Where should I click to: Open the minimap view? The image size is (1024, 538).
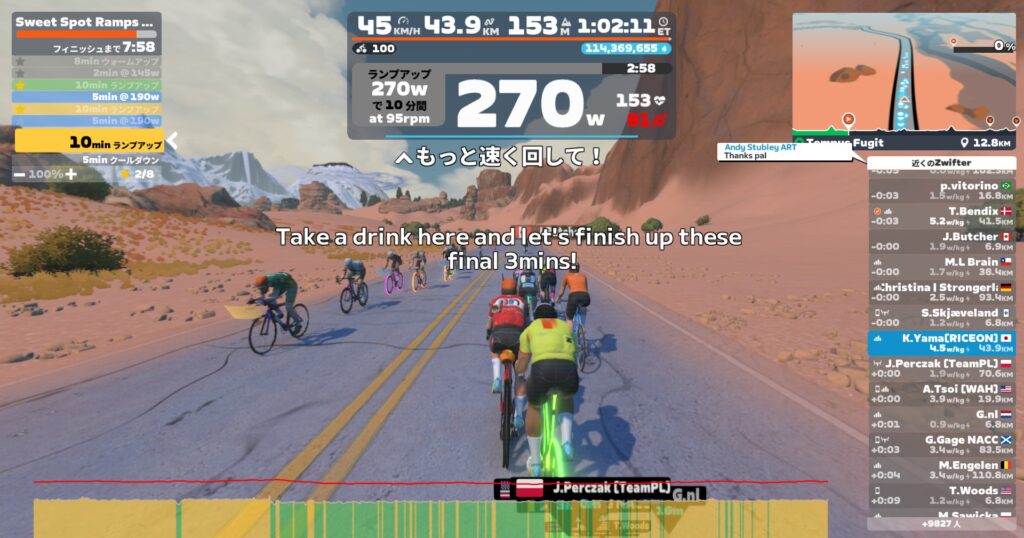[x=903, y=68]
